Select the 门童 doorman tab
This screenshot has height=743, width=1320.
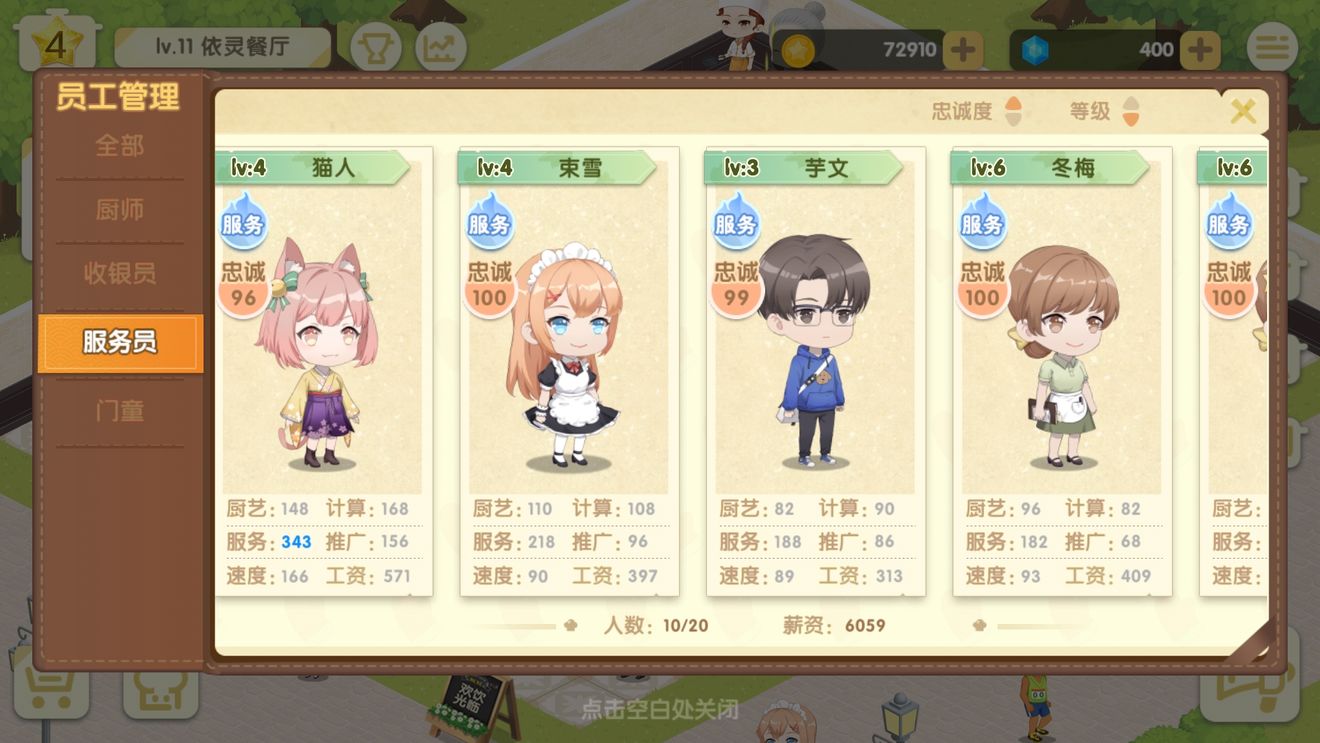119,408
